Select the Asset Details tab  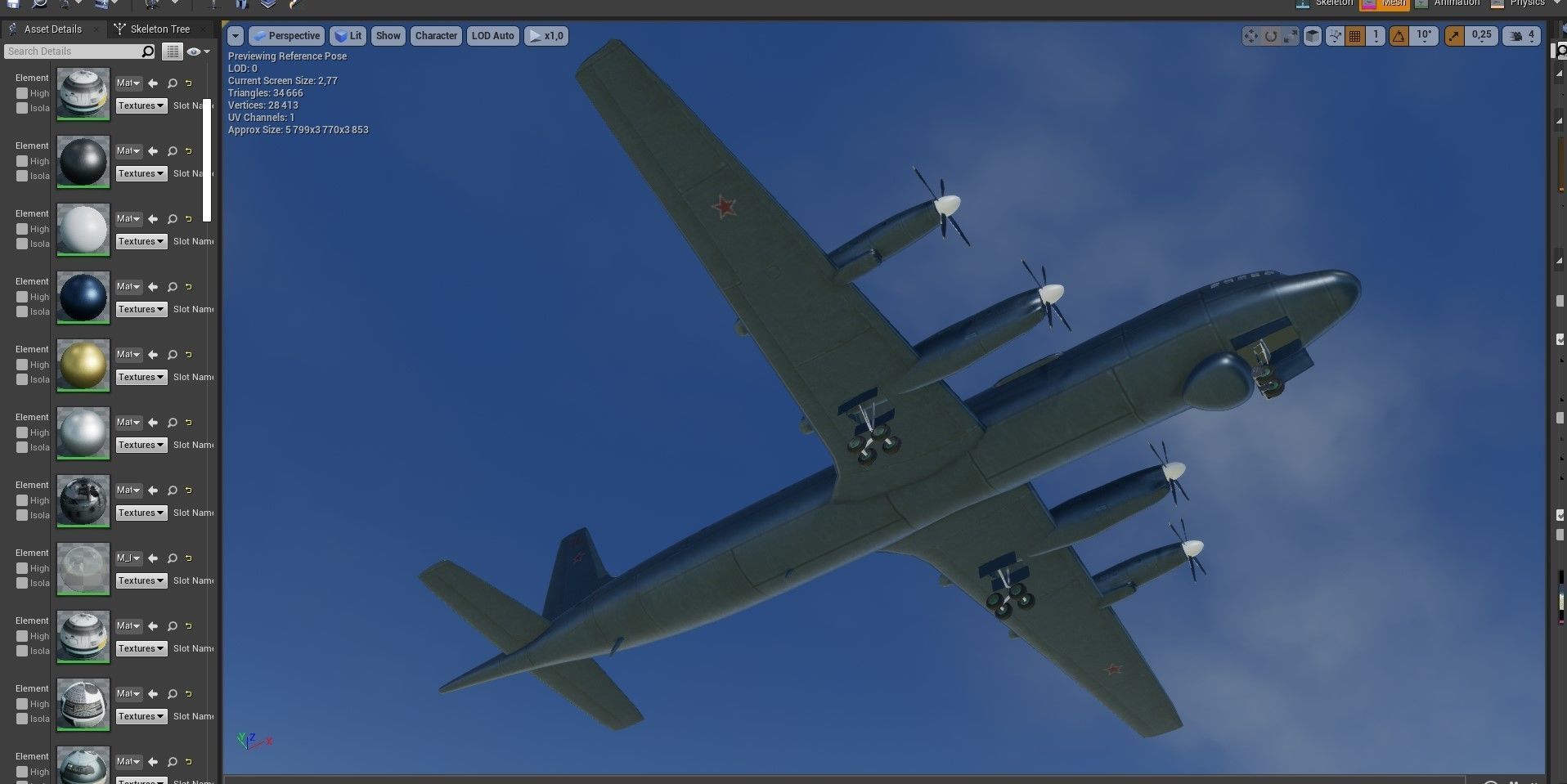click(x=52, y=28)
